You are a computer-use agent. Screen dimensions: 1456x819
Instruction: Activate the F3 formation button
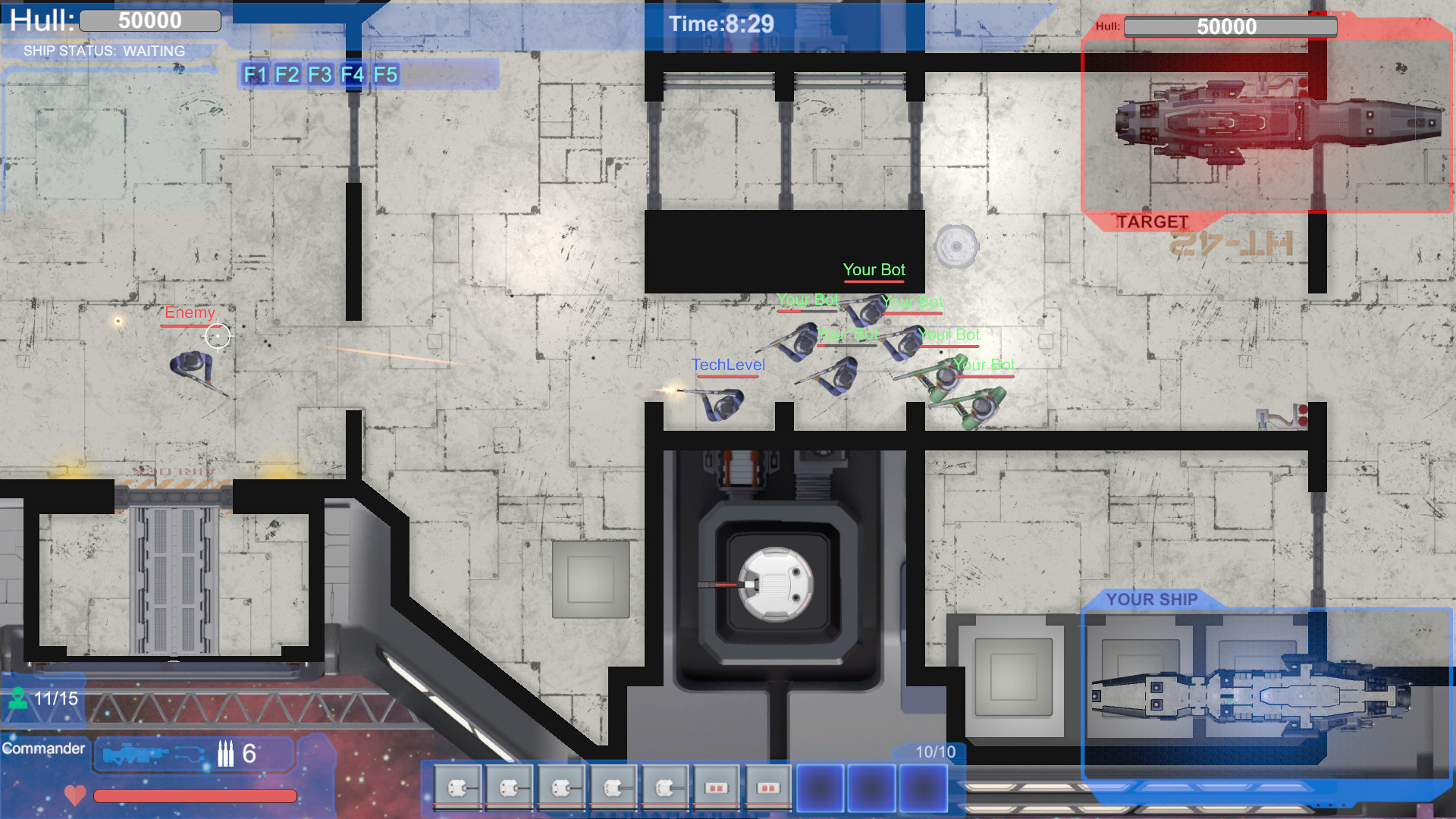pos(319,75)
